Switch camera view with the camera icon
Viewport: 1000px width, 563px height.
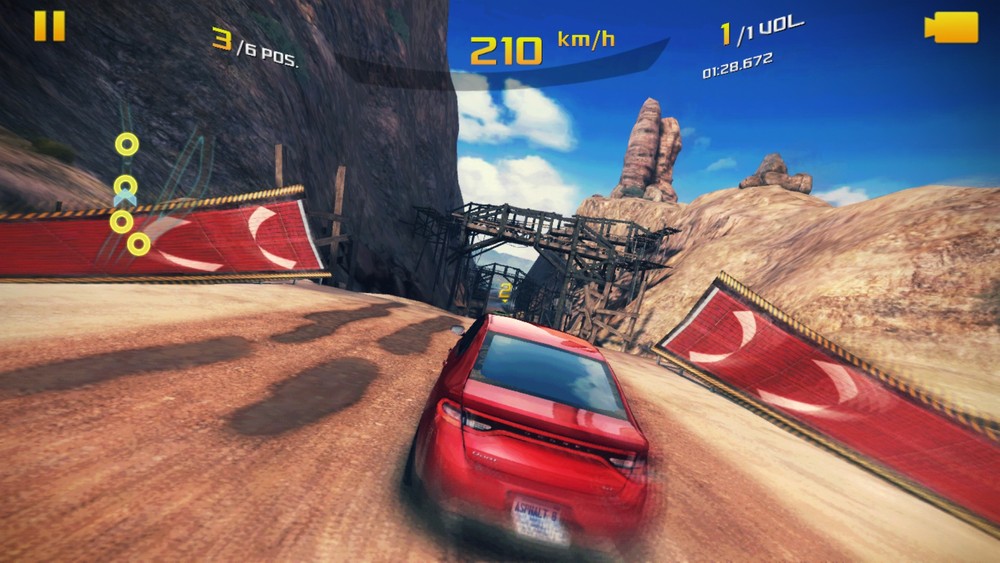click(x=951, y=27)
